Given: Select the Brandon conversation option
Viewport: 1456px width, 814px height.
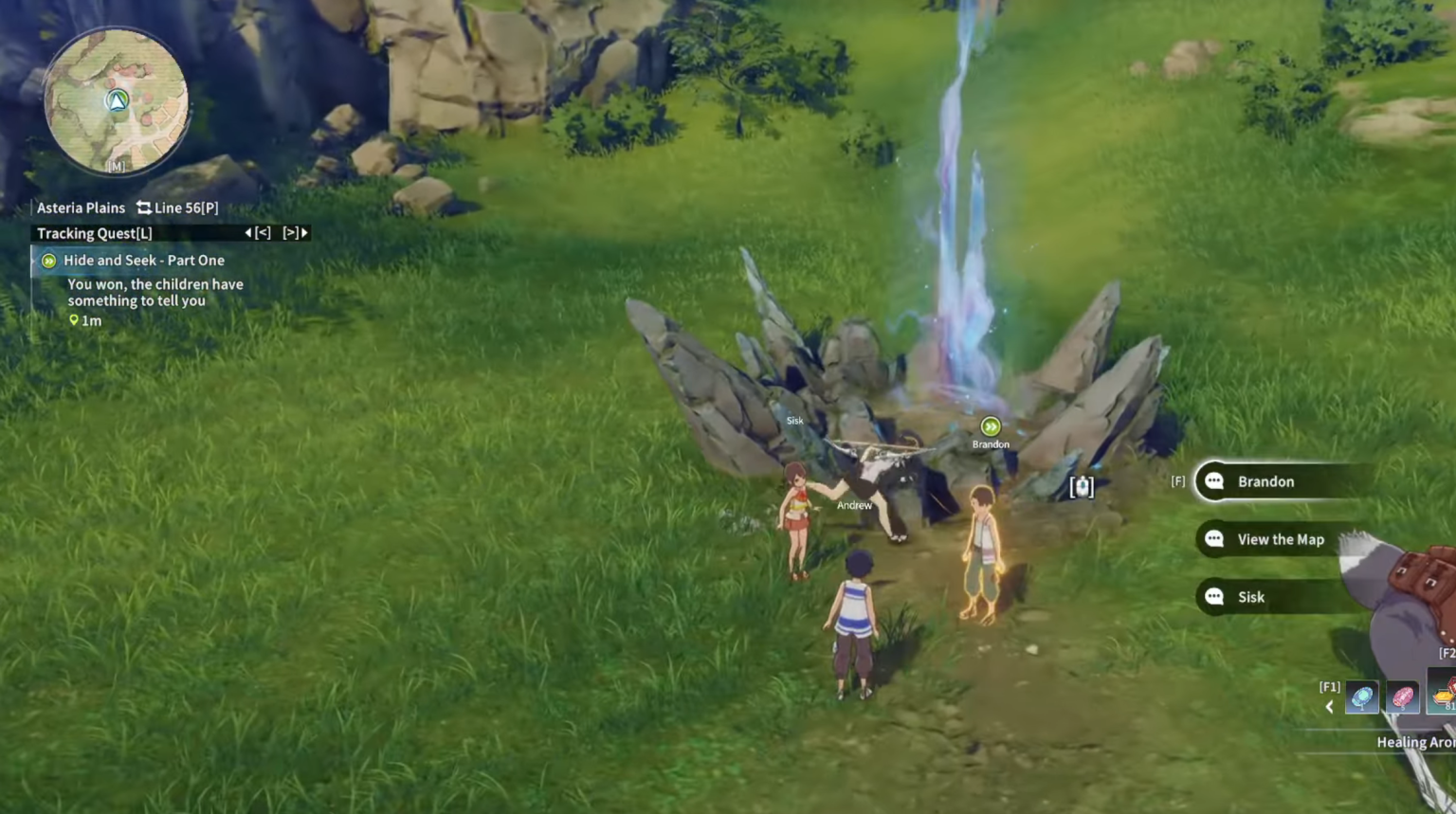Looking at the screenshot, I should click(x=1265, y=481).
